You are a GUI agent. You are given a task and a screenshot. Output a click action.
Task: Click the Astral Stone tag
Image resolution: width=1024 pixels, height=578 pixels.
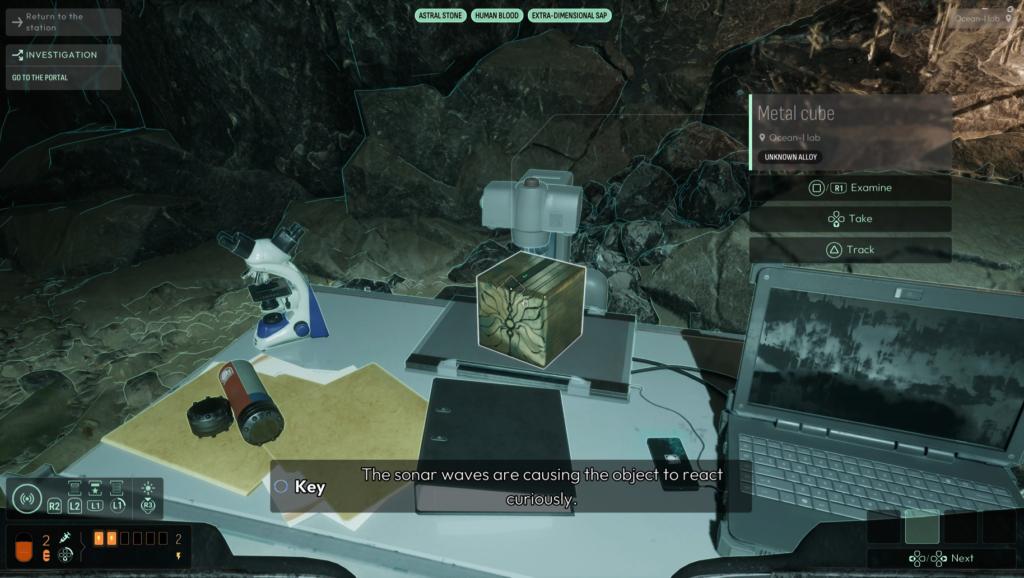tap(440, 16)
